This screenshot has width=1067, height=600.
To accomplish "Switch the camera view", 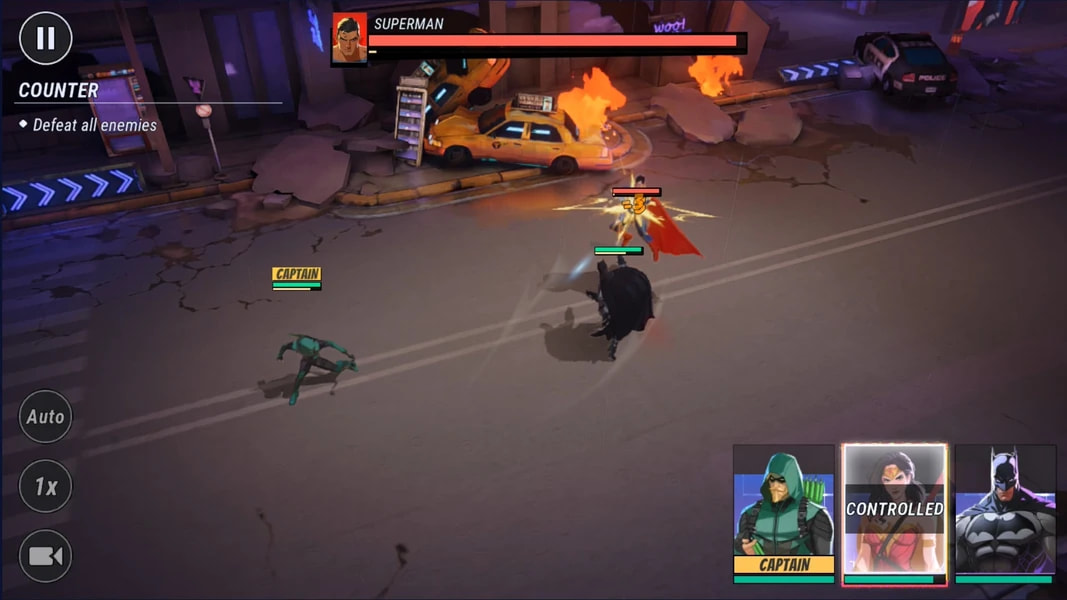I will click(45, 556).
